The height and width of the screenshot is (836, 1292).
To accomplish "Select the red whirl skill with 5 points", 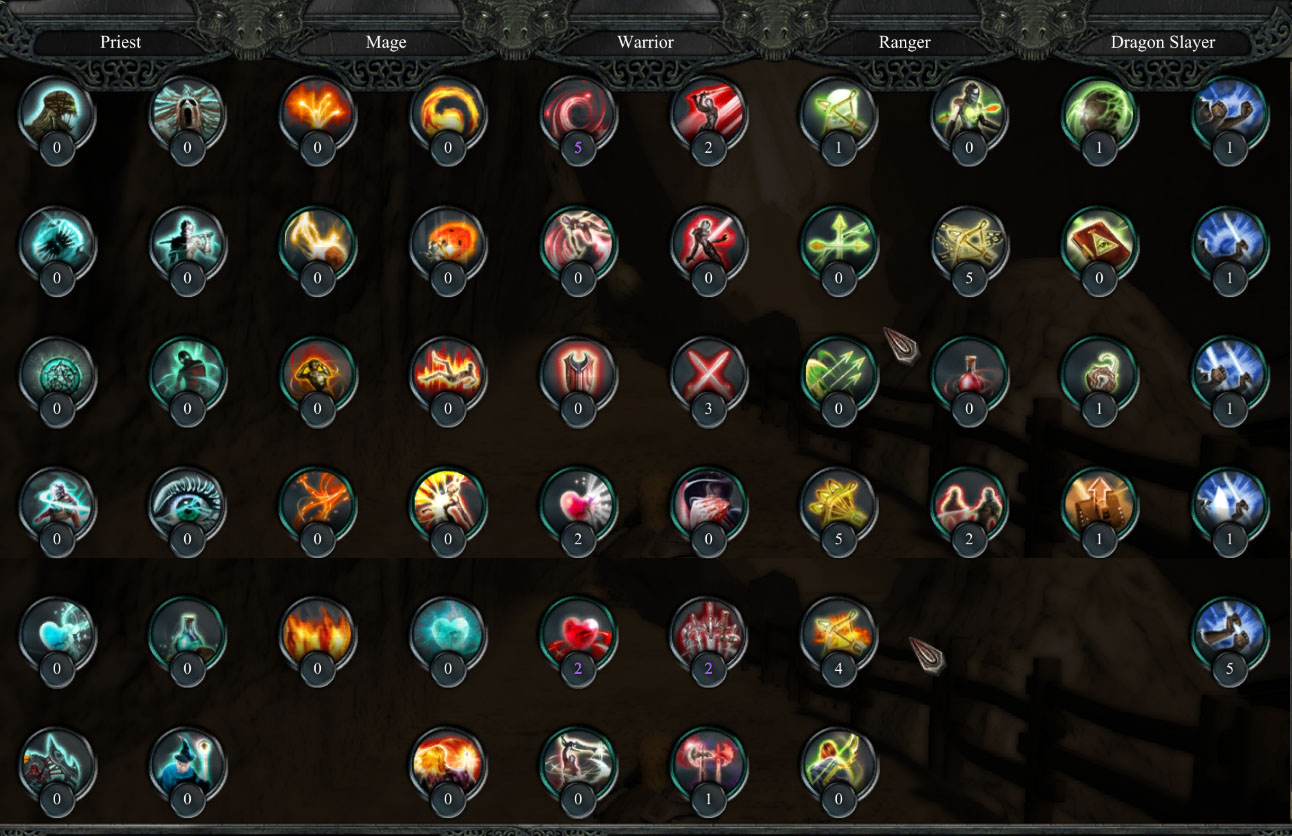I will (x=578, y=118).
